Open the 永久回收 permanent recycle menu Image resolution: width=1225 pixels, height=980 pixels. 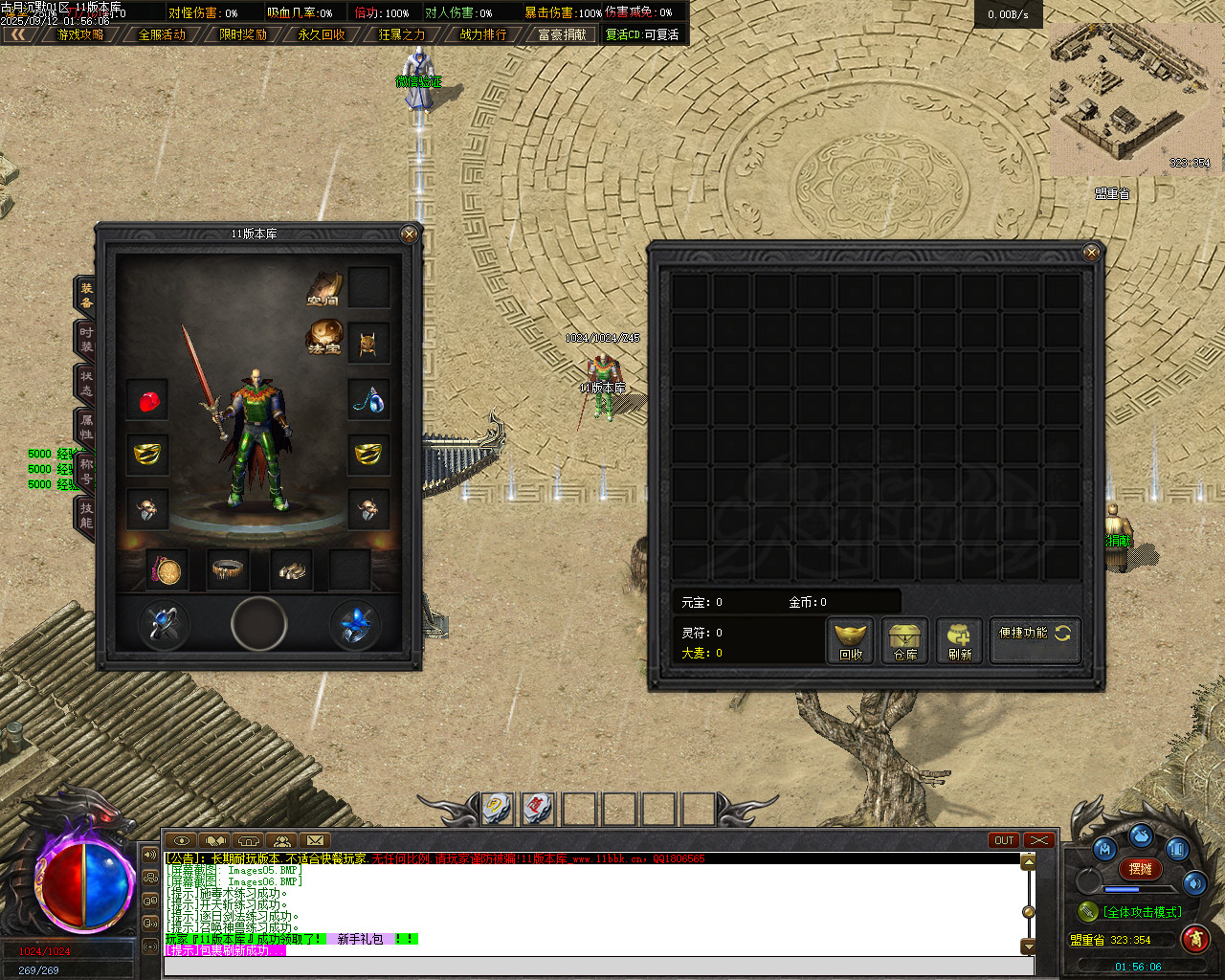tap(322, 34)
